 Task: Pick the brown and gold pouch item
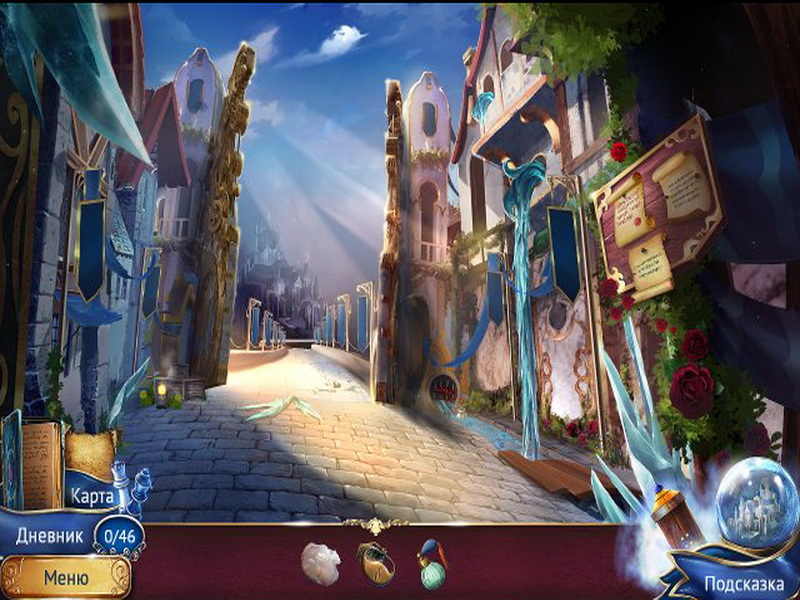376,563
